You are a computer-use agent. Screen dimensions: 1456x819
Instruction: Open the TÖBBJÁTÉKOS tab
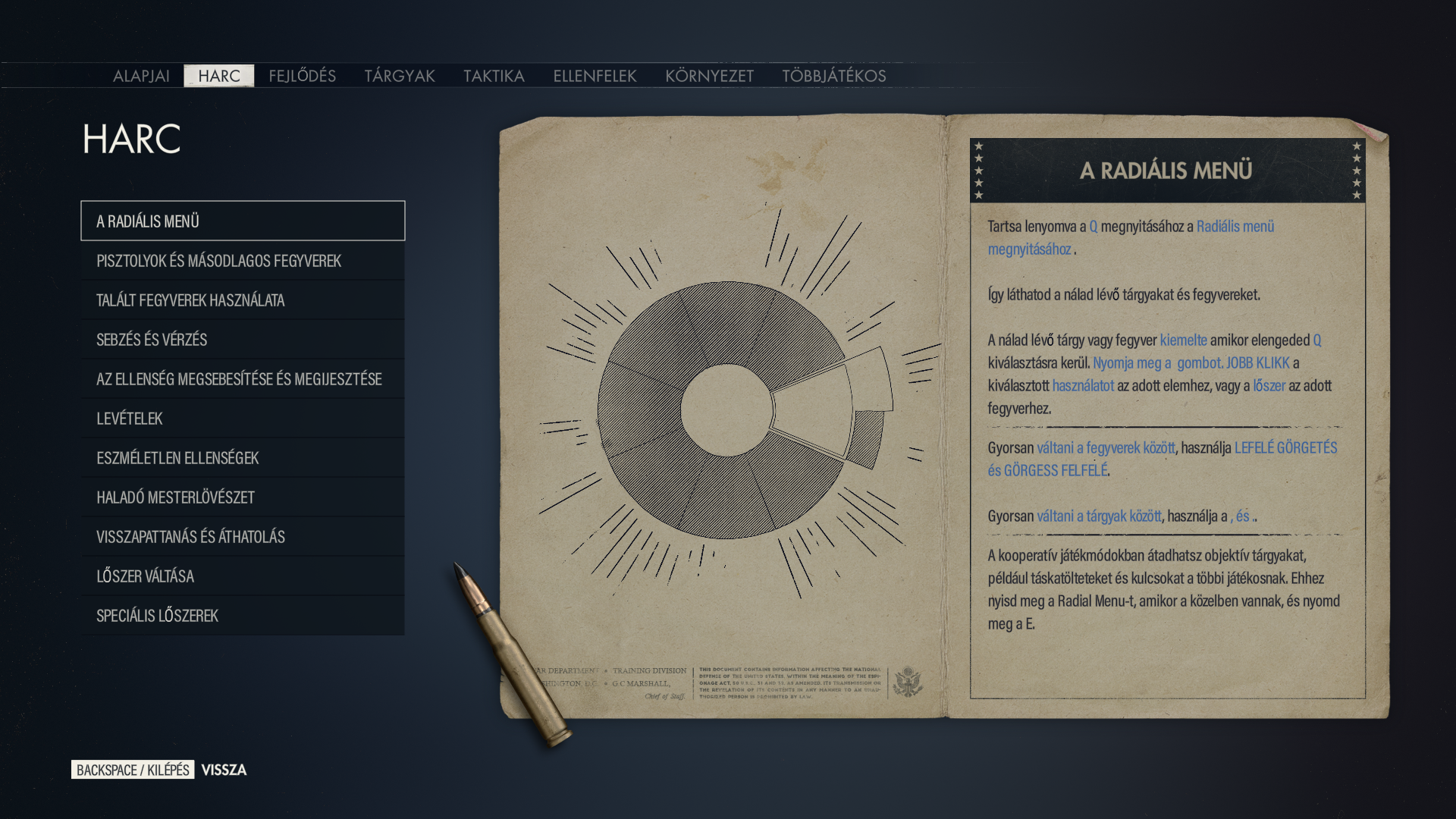click(x=833, y=76)
